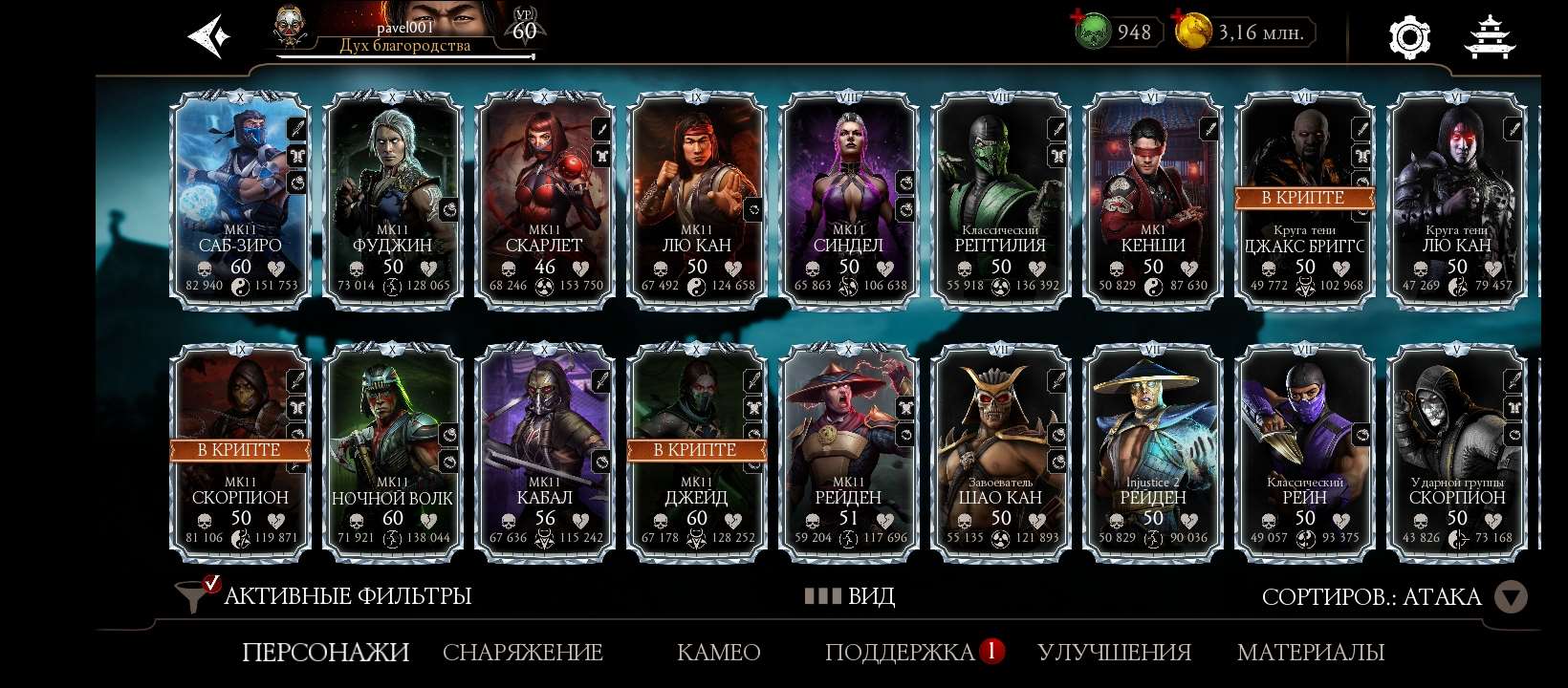Open the СНАРЯЖЕНИЕ tab
1568x688 pixels.
click(522, 653)
